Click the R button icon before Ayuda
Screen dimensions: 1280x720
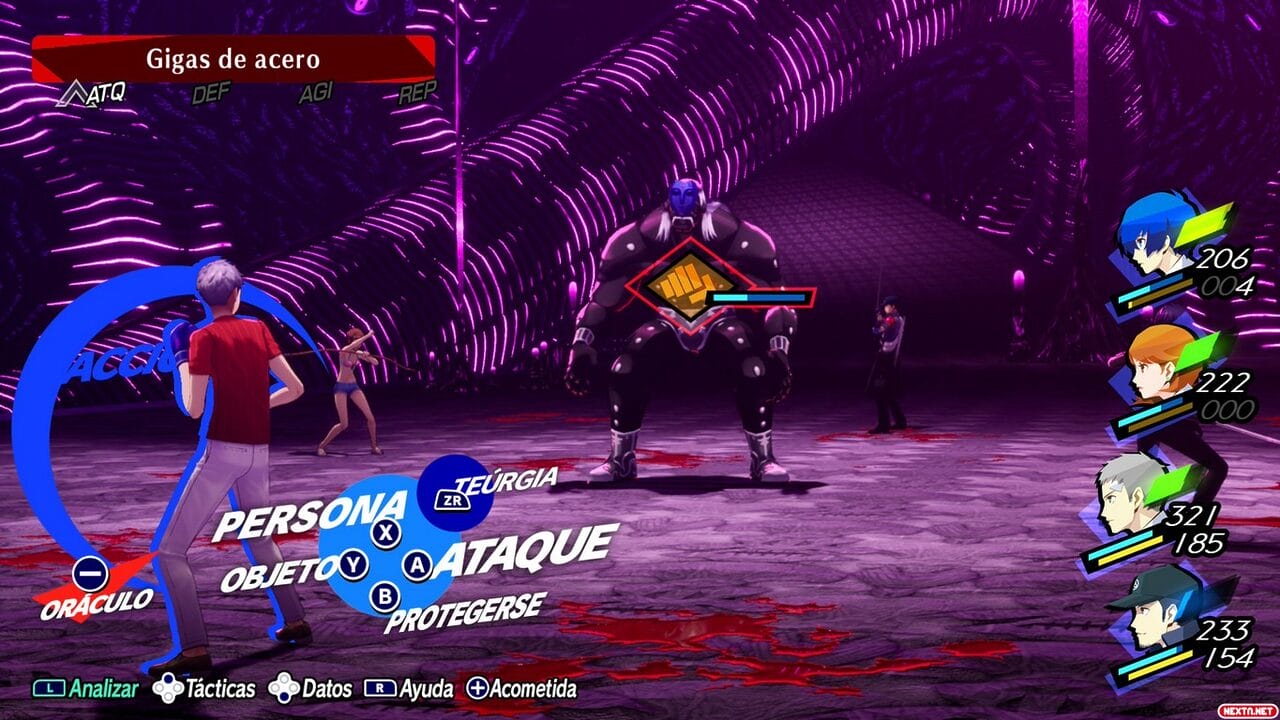[378, 689]
